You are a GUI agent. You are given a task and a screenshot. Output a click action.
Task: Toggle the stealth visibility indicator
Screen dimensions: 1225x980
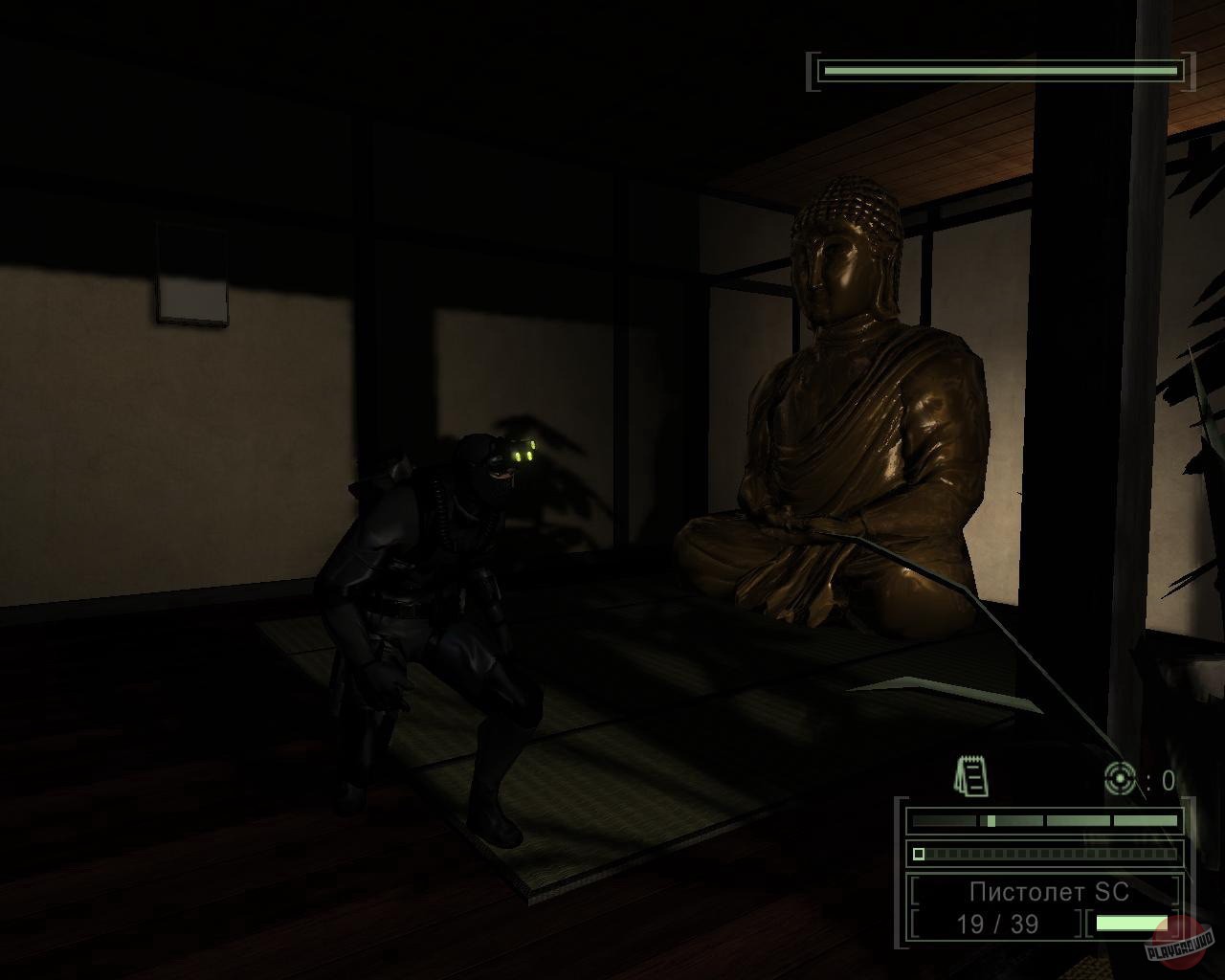tap(1043, 820)
